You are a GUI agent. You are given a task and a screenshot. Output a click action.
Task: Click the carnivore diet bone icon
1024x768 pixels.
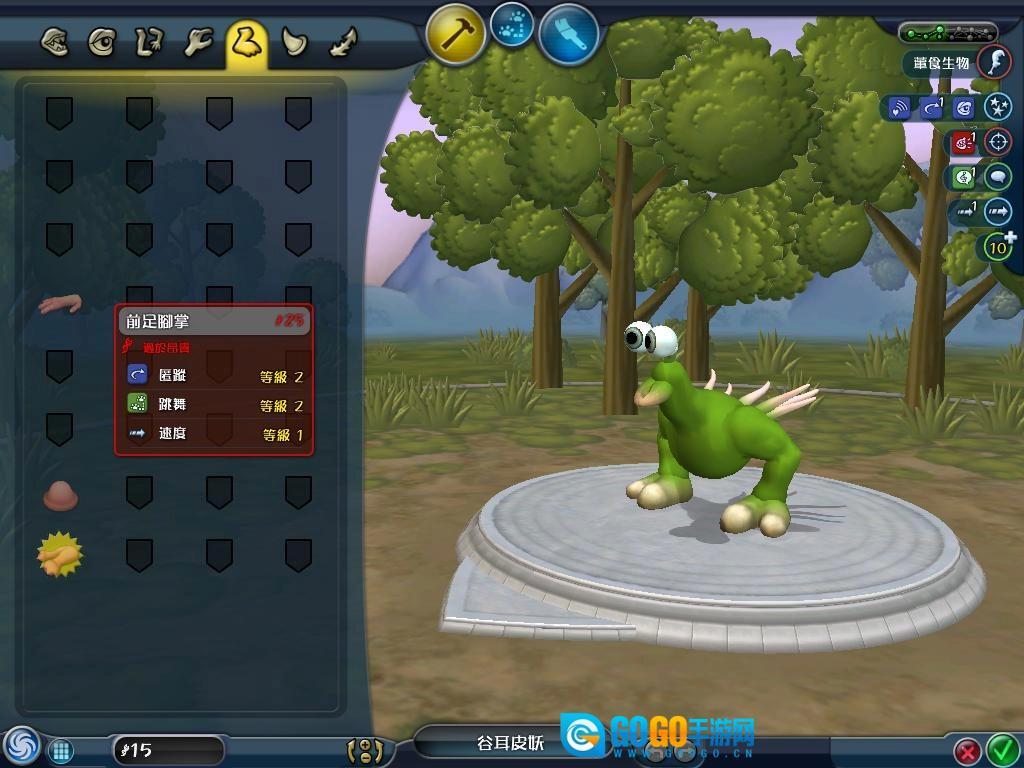[x=994, y=62]
